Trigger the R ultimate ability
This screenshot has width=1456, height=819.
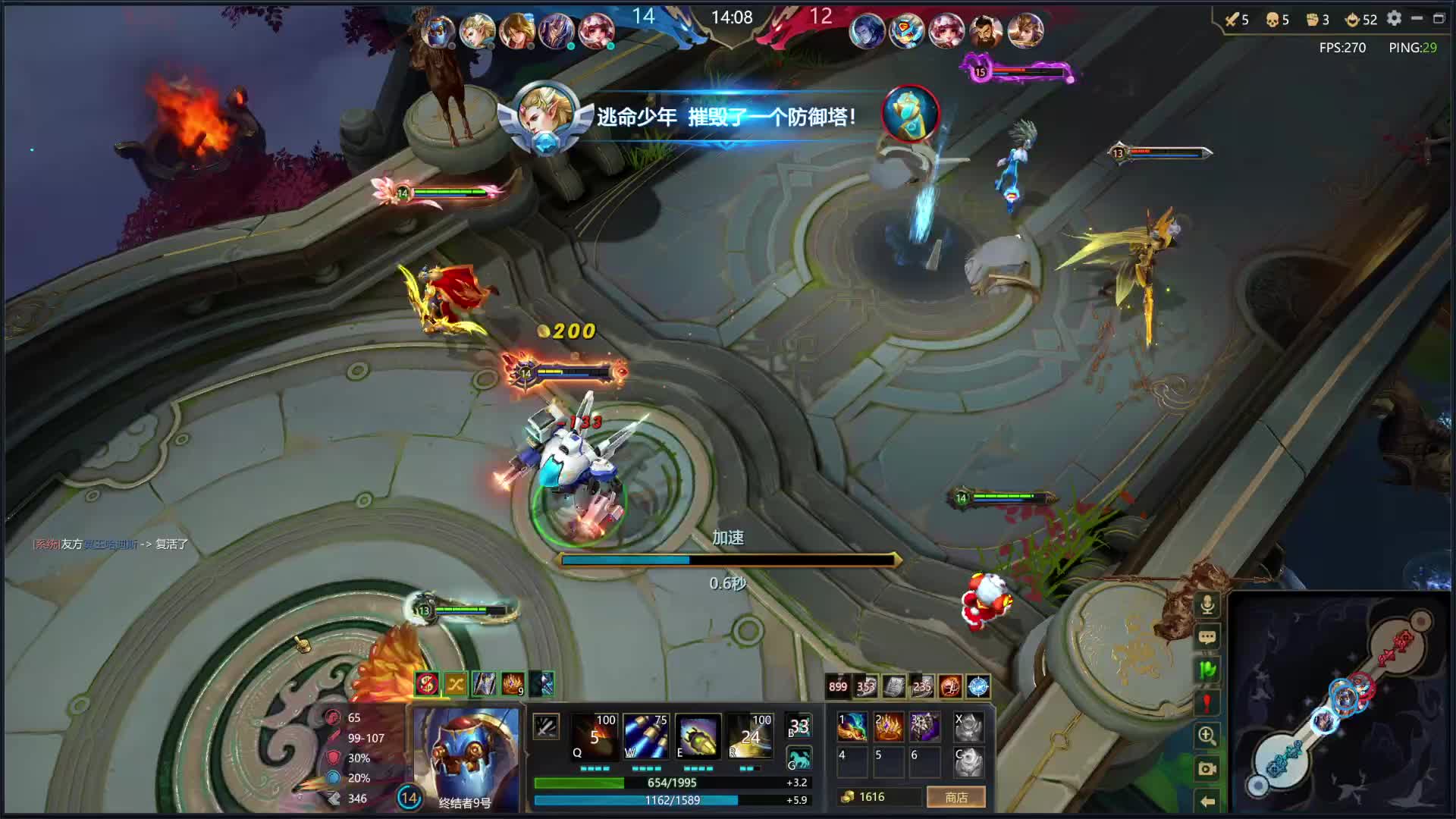pos(749,736)
